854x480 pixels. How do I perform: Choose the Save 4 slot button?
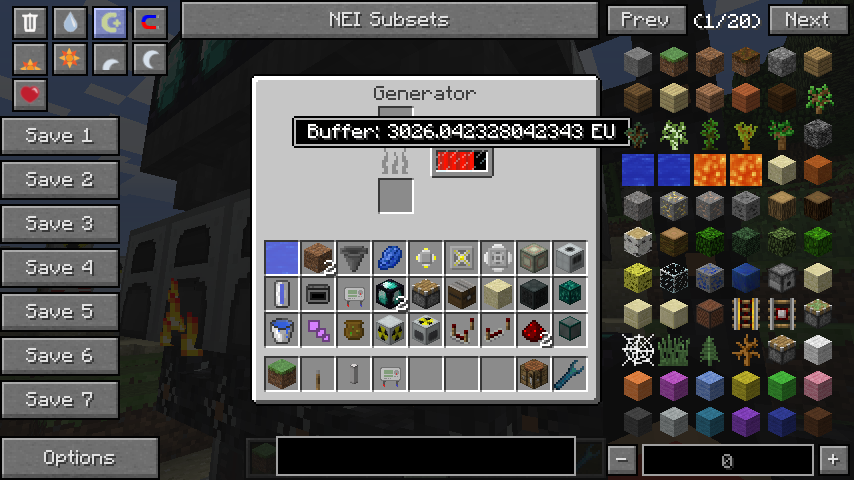pyautogui.click(x=60, y=268)
